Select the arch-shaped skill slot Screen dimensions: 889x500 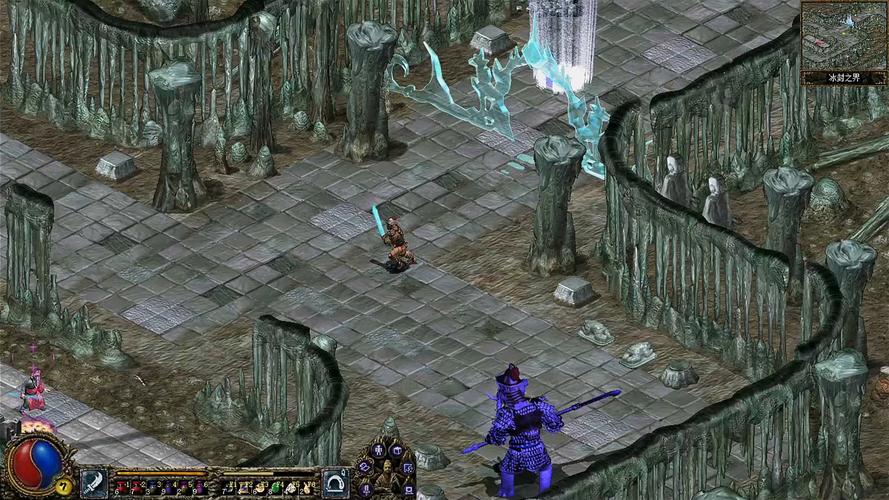(335, 483)
